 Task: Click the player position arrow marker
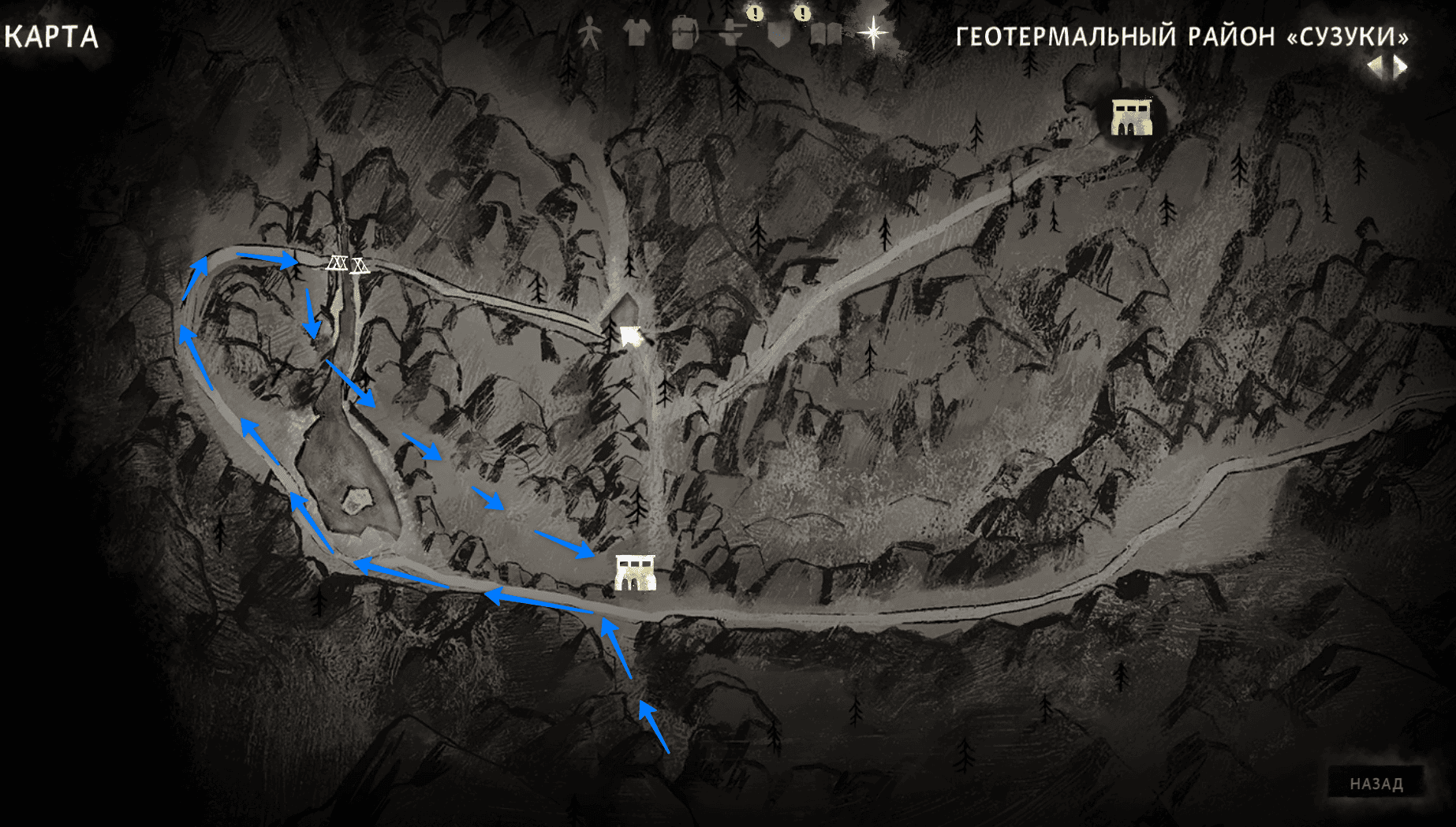pos(630,337)
